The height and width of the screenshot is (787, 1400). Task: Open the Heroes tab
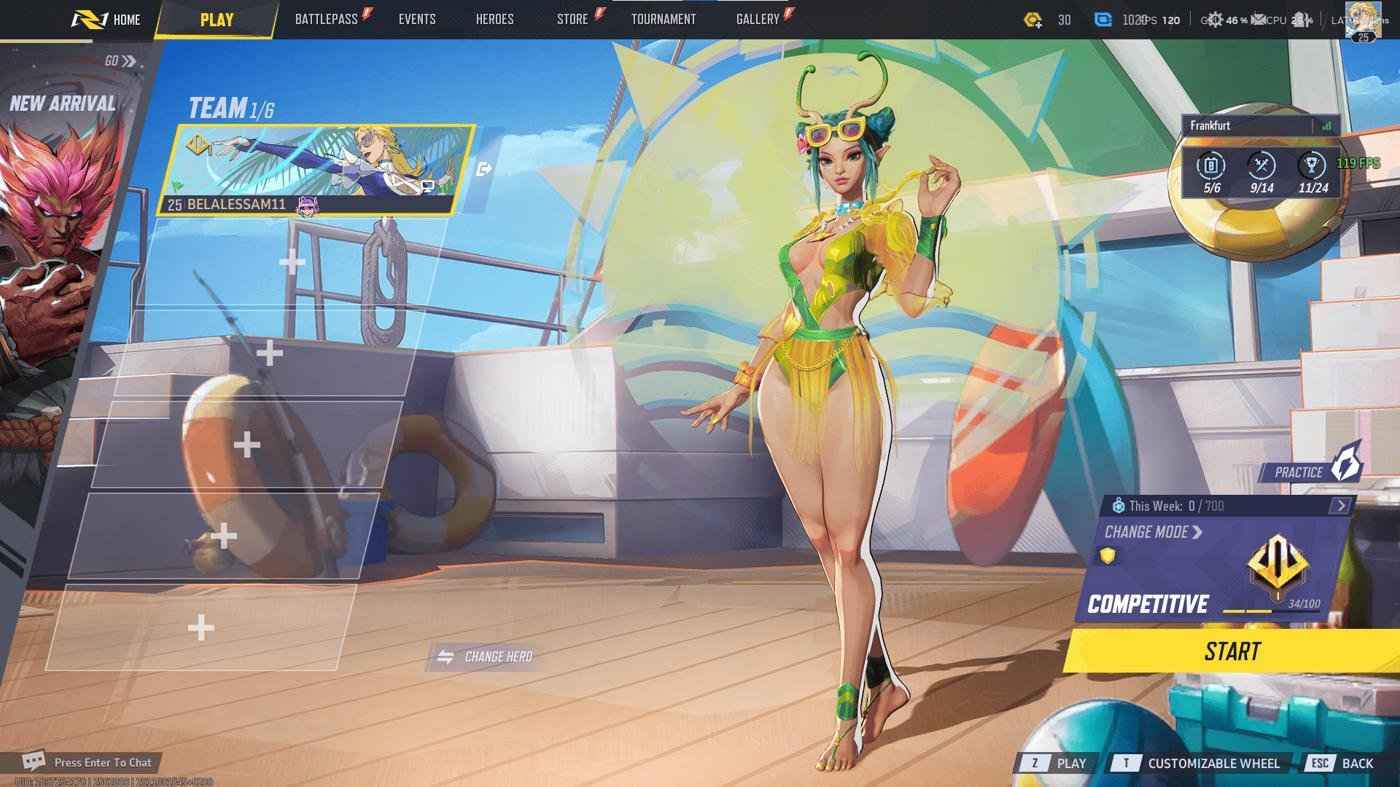pos(494,19)
